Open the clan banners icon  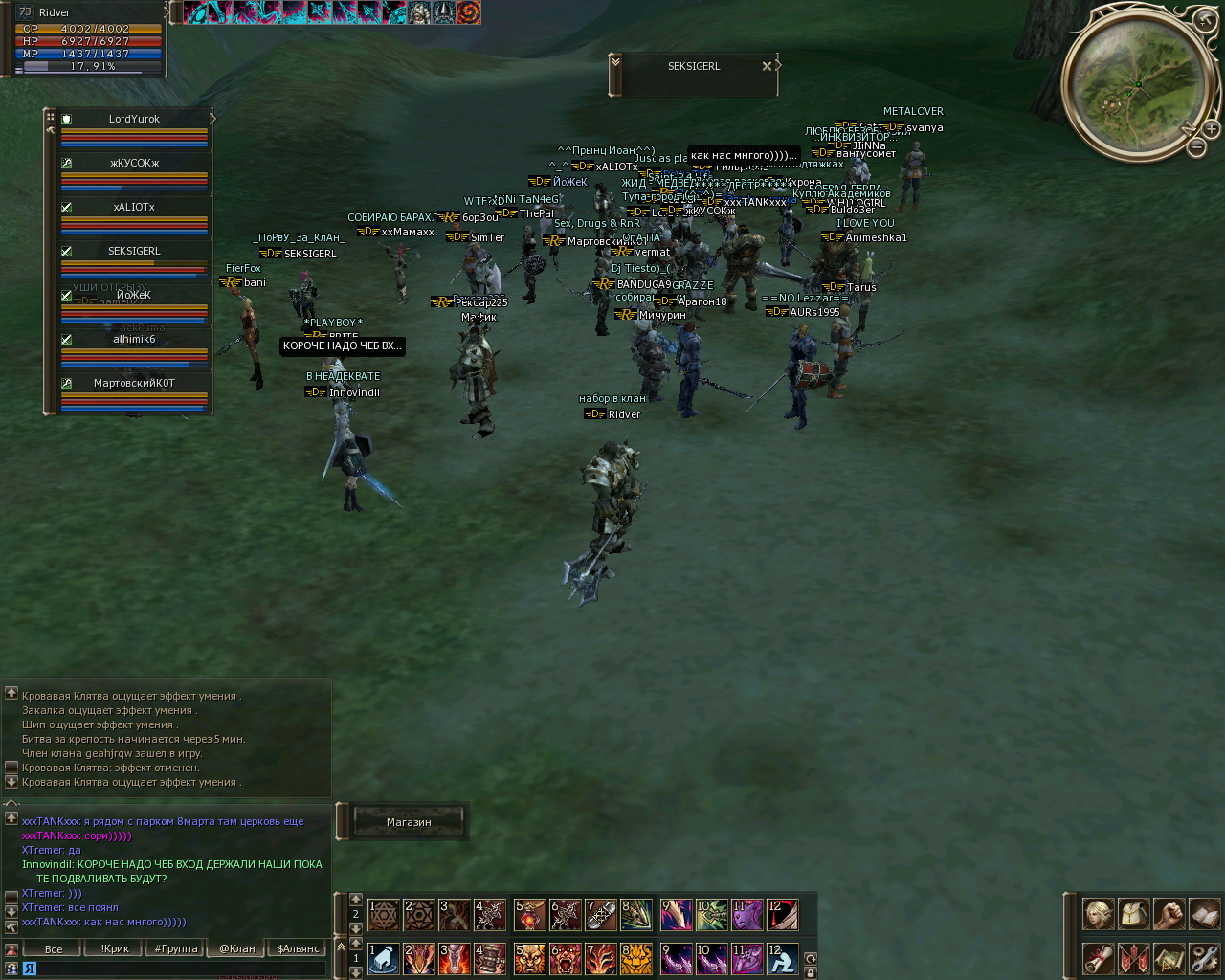point(1134,958)
